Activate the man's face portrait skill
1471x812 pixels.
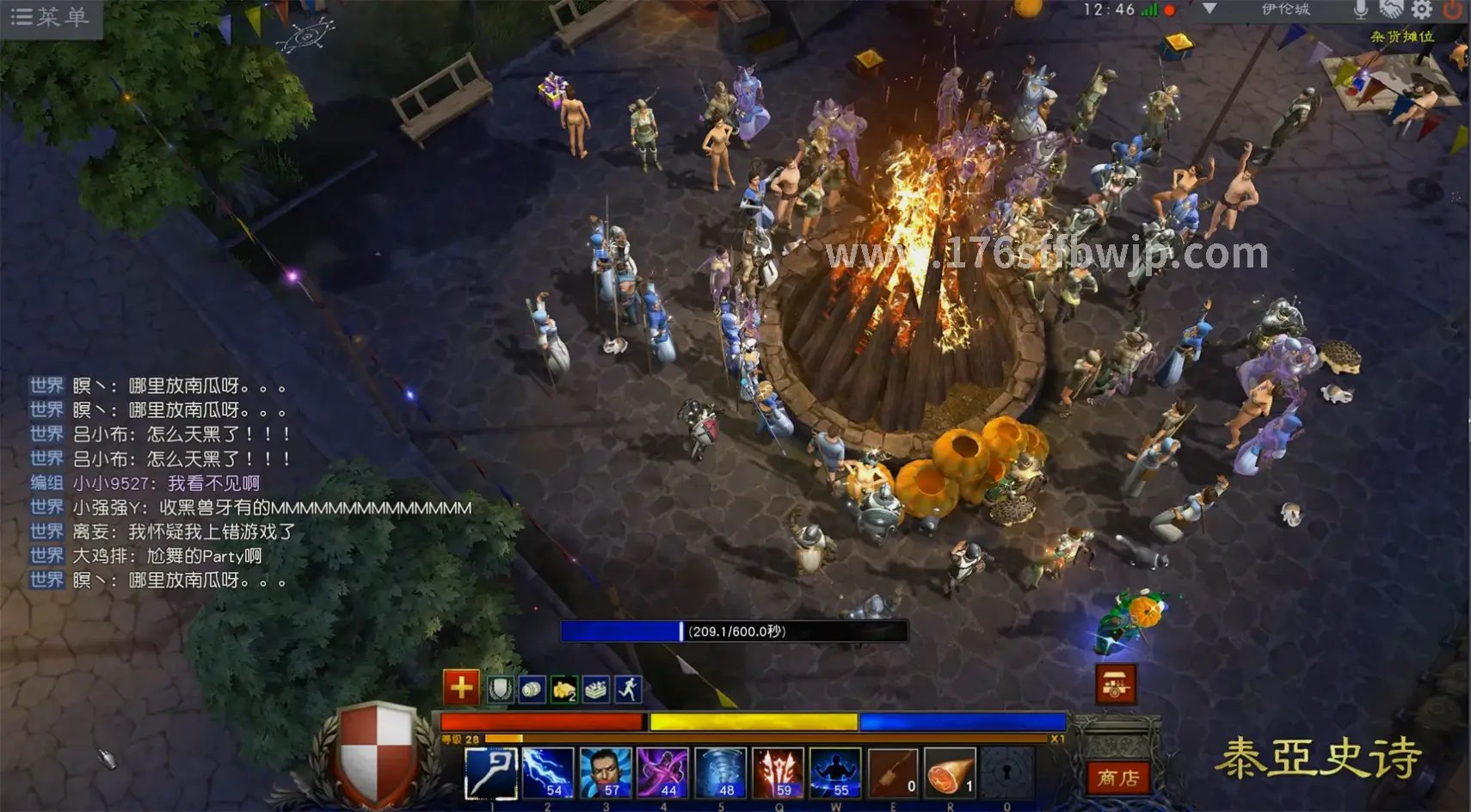click(x=606, y=772)
